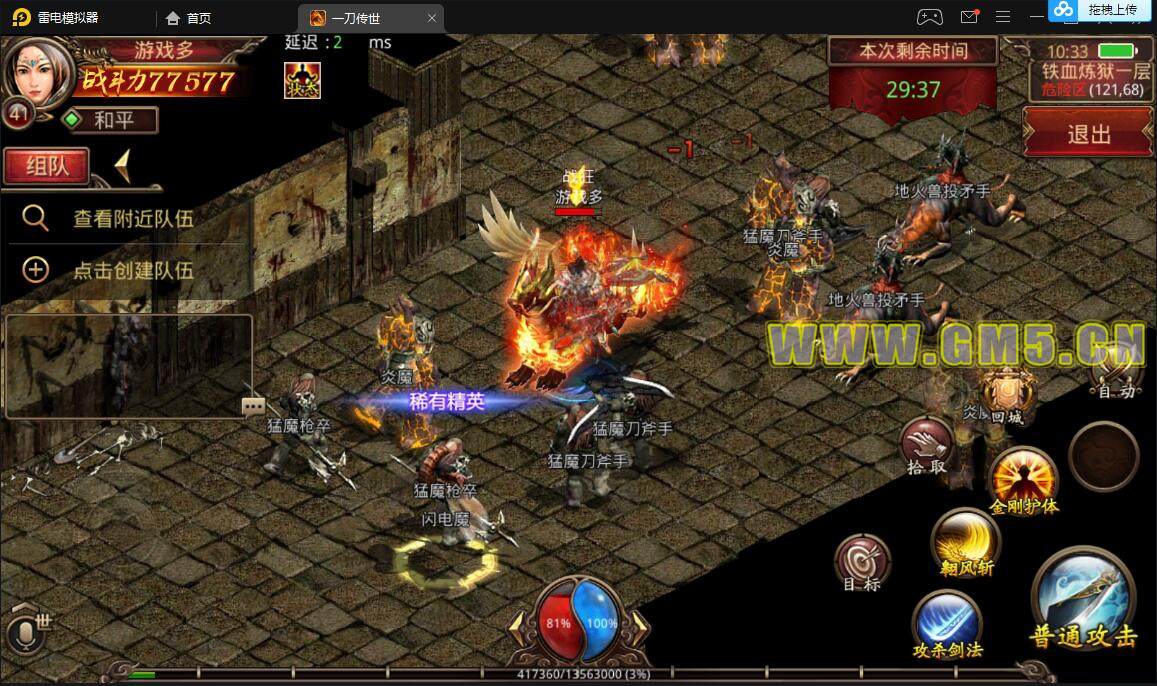Click the red 退出 exit button
Viewport: 1157px width, 686px height.
click(x=1088, y=134)
